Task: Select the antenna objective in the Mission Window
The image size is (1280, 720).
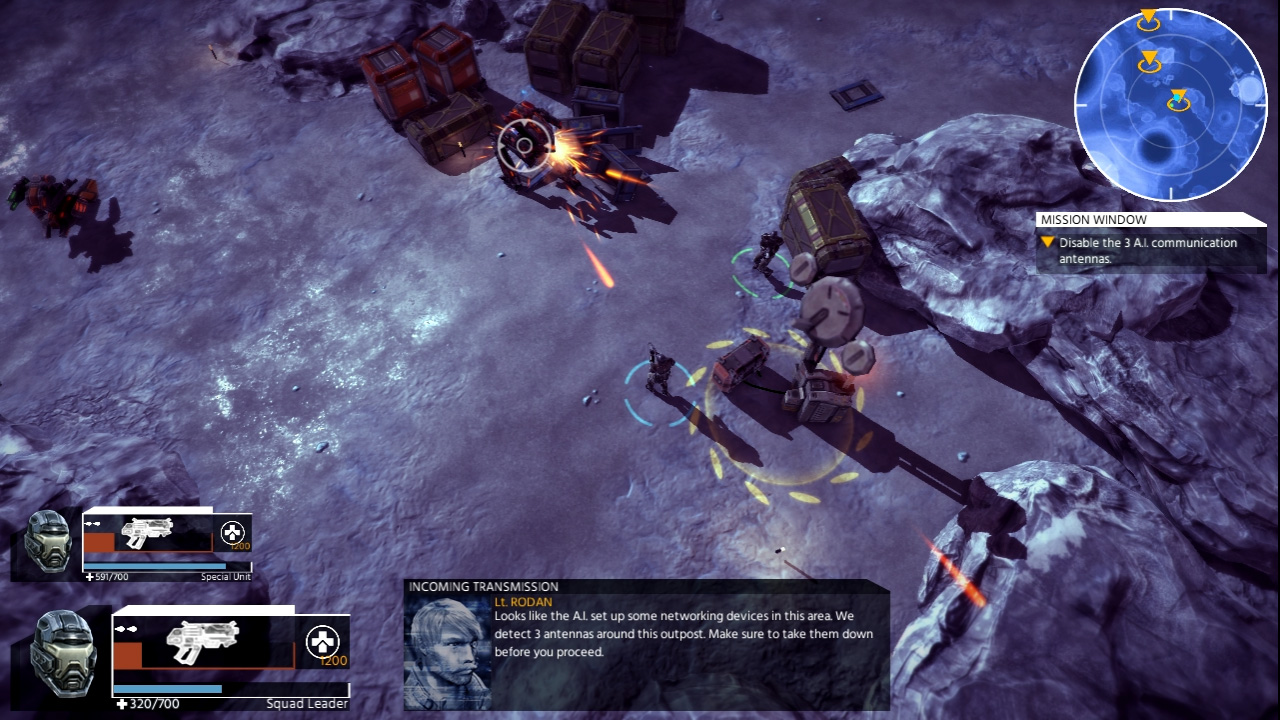Action: click(1147, 250)
